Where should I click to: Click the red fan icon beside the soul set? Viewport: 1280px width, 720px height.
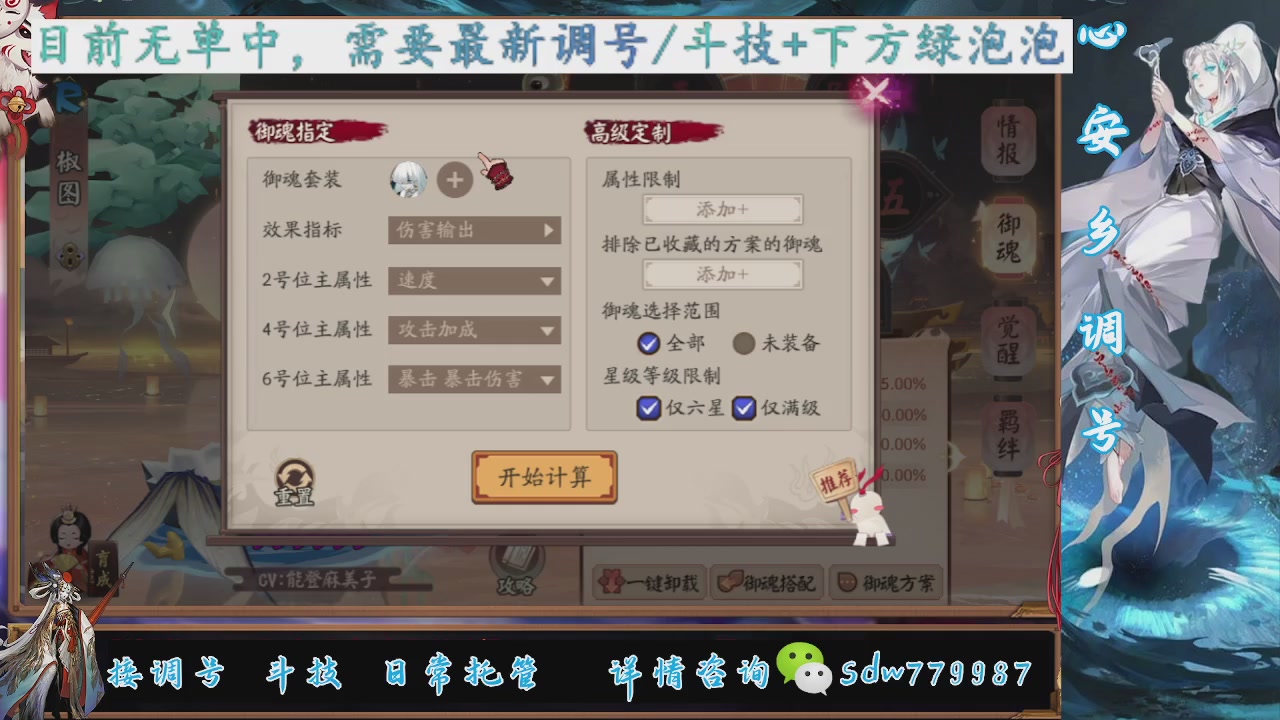pos(497,174)
